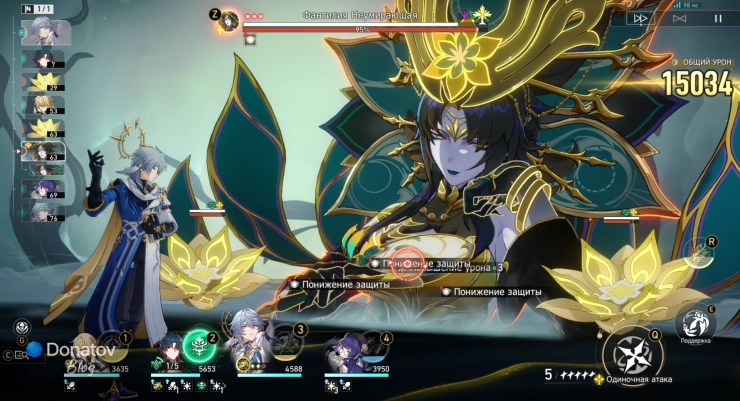Use the Одиночная атака basic attack

click(632, 355)
